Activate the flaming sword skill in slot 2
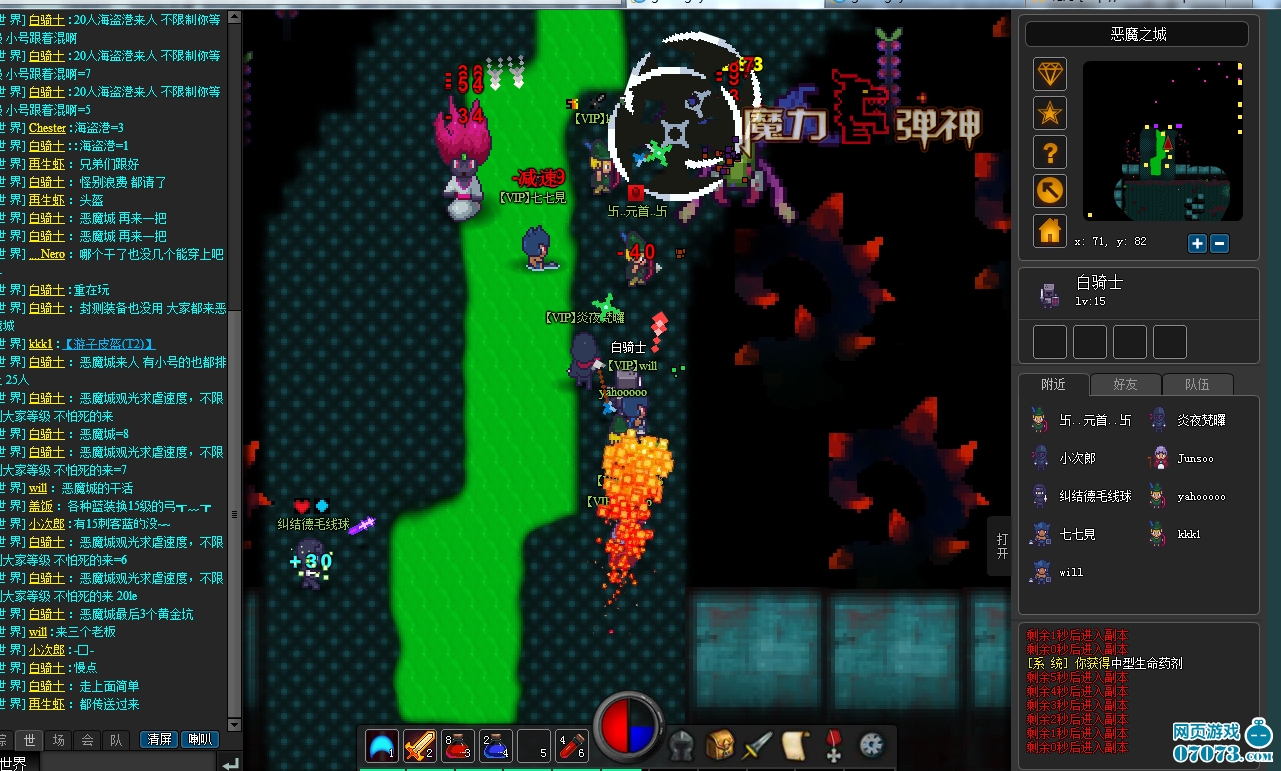 coord(419,745)
